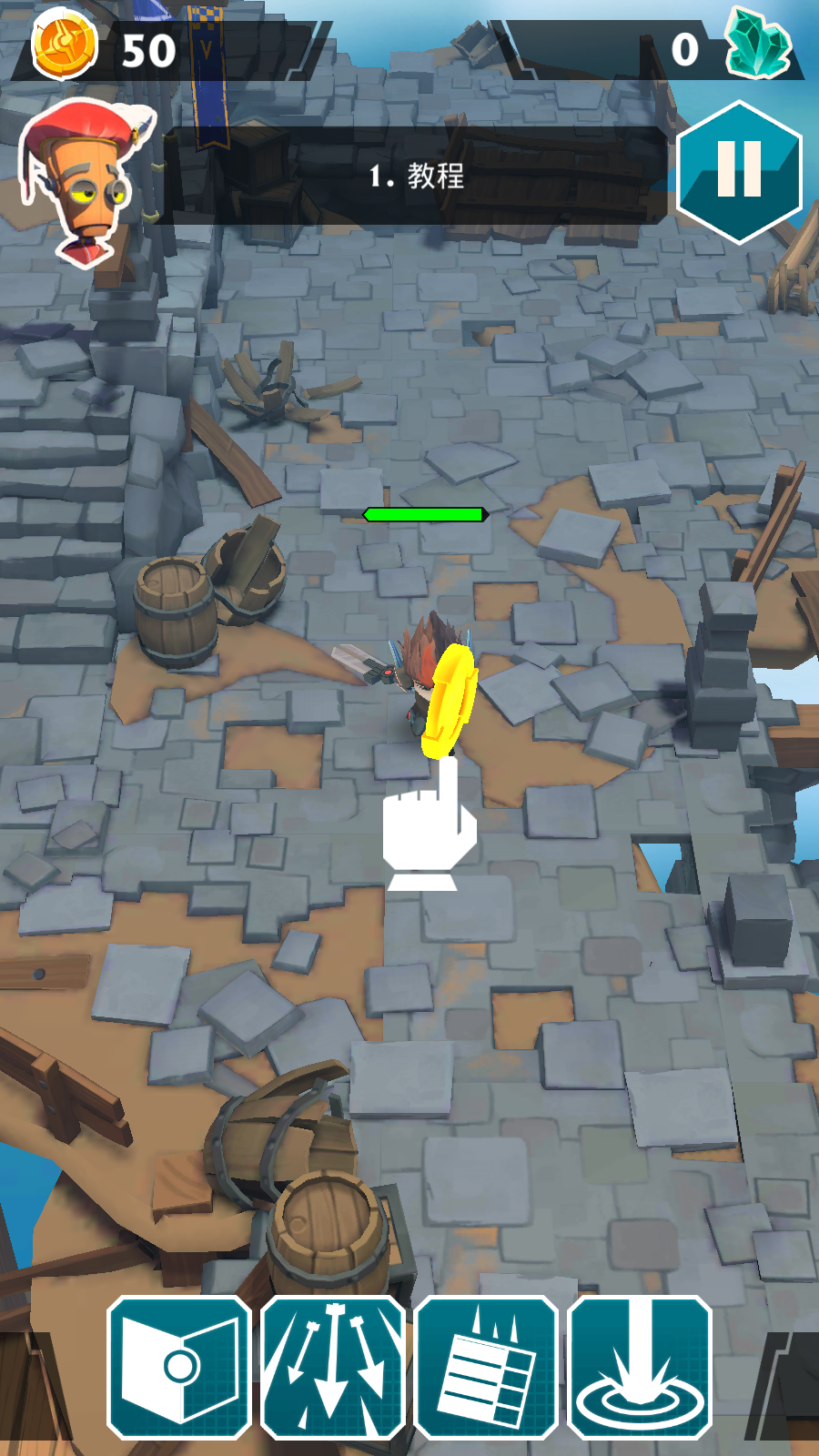Activate the arrow volley ability
Image resolution: width=819 pixels, height=1456 pixels.
332,1368
